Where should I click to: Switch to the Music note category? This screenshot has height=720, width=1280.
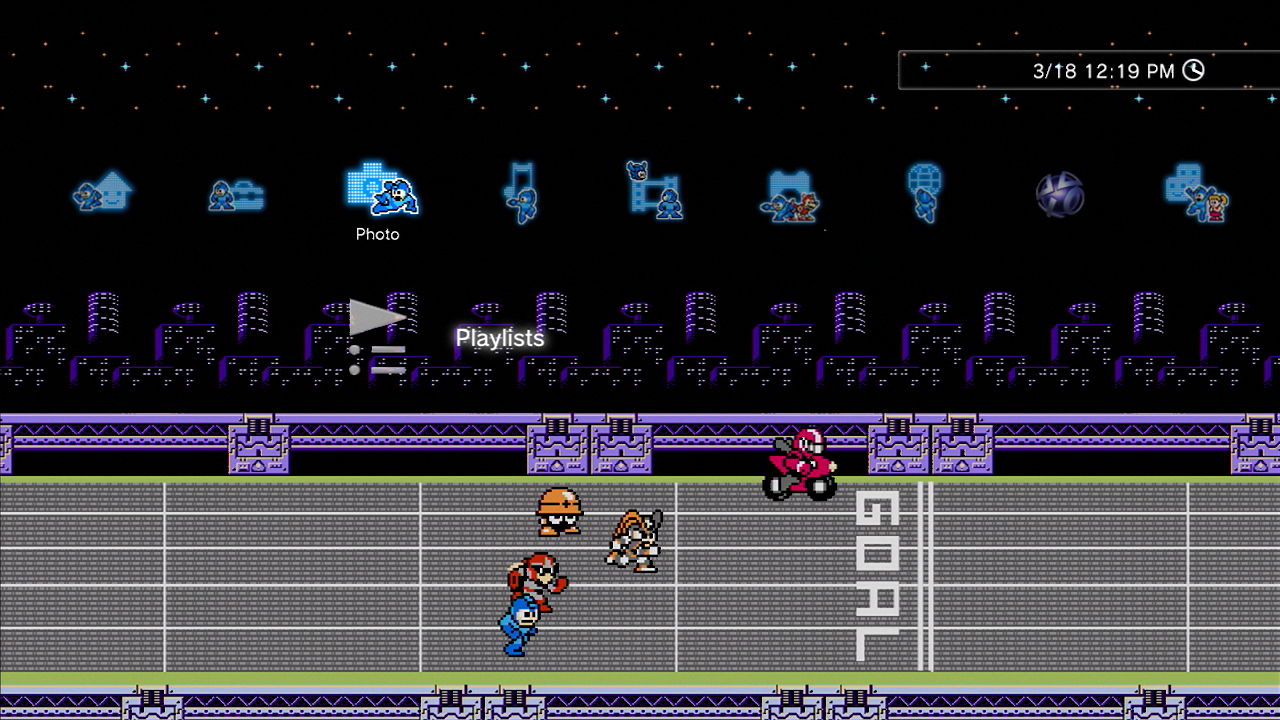[520, 192]
